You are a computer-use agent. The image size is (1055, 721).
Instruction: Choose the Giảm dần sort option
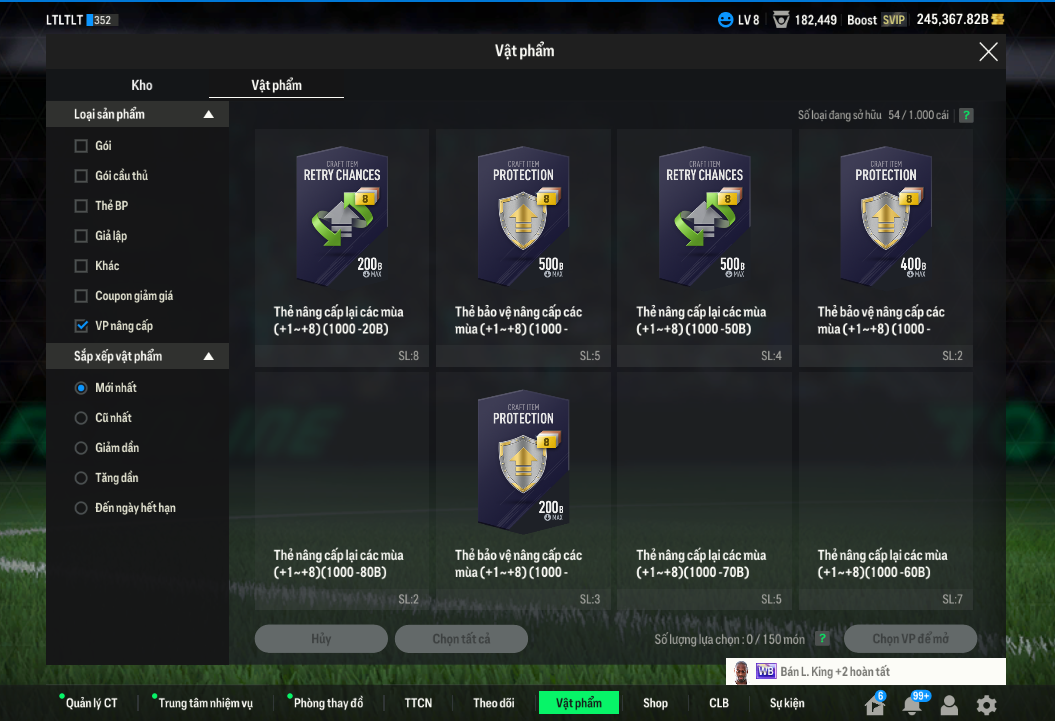(x=81, y=448)
